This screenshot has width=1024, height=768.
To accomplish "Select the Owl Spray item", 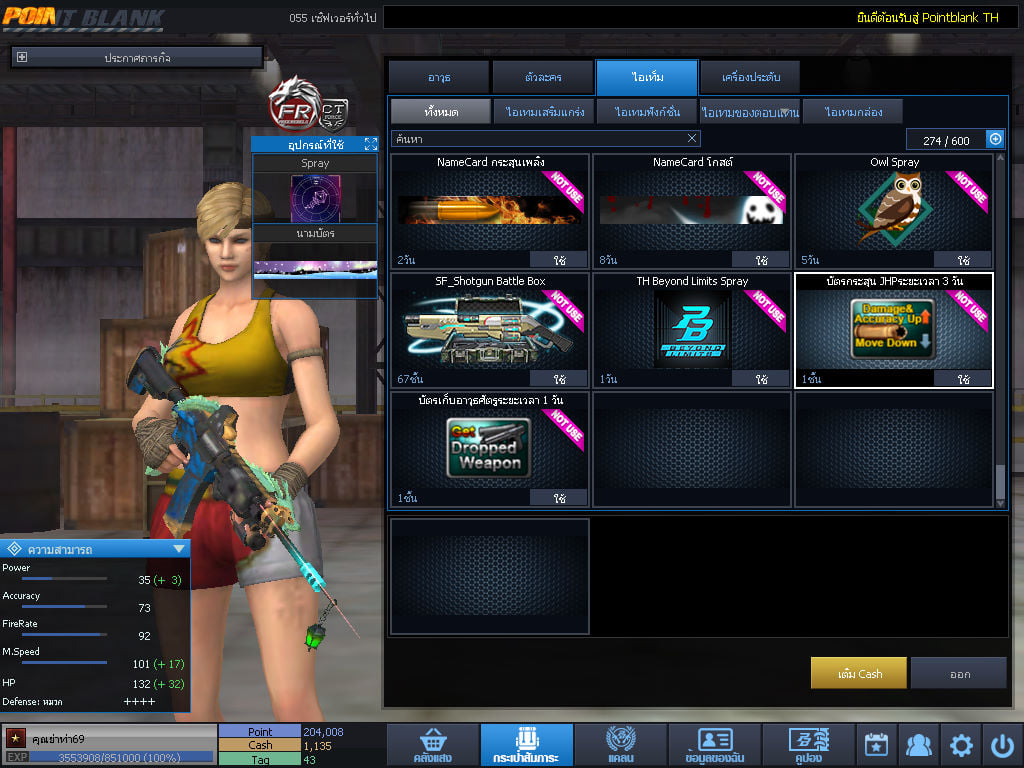I will coord(893,210).
